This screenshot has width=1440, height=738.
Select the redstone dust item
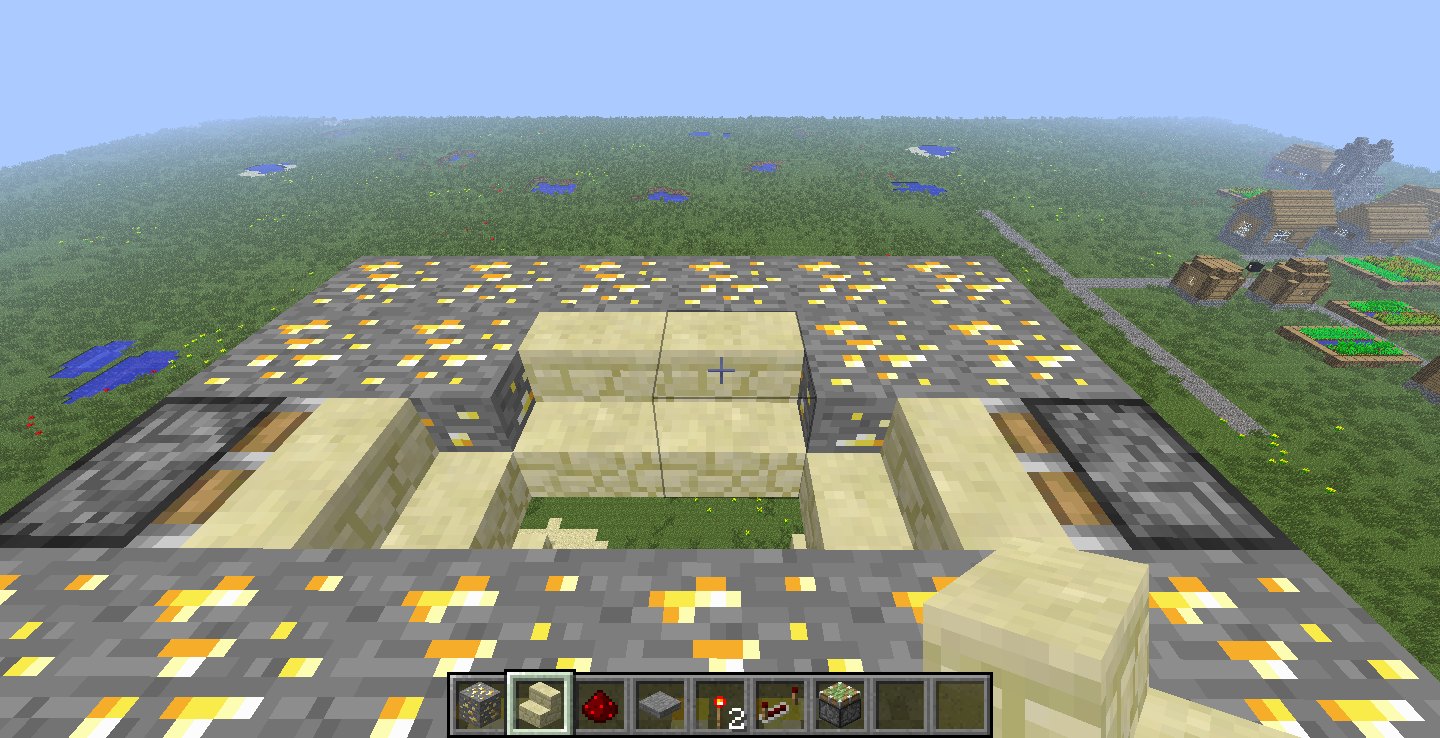coord(598,703)
